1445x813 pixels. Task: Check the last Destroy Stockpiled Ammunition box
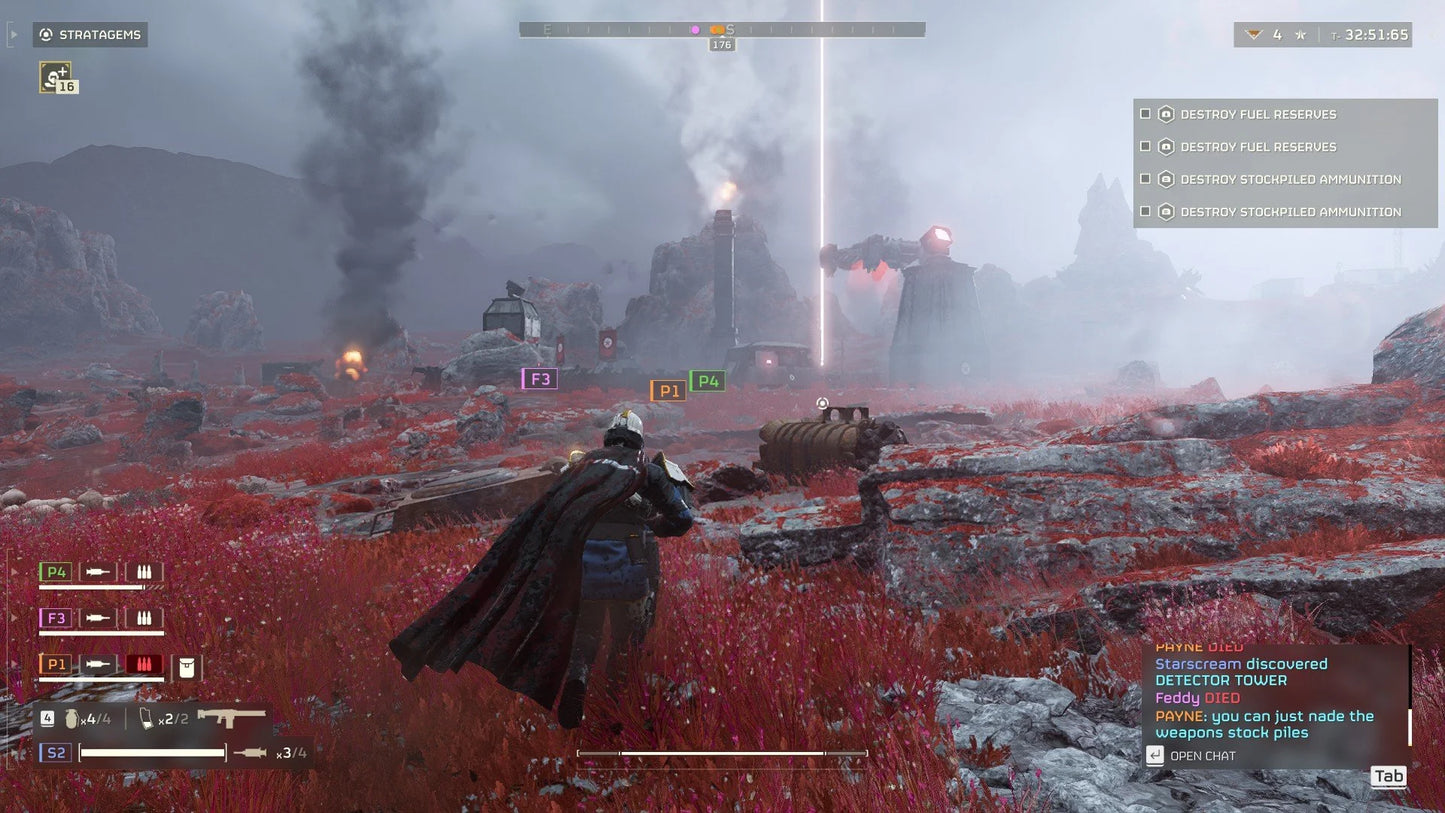click(1145, 211)
